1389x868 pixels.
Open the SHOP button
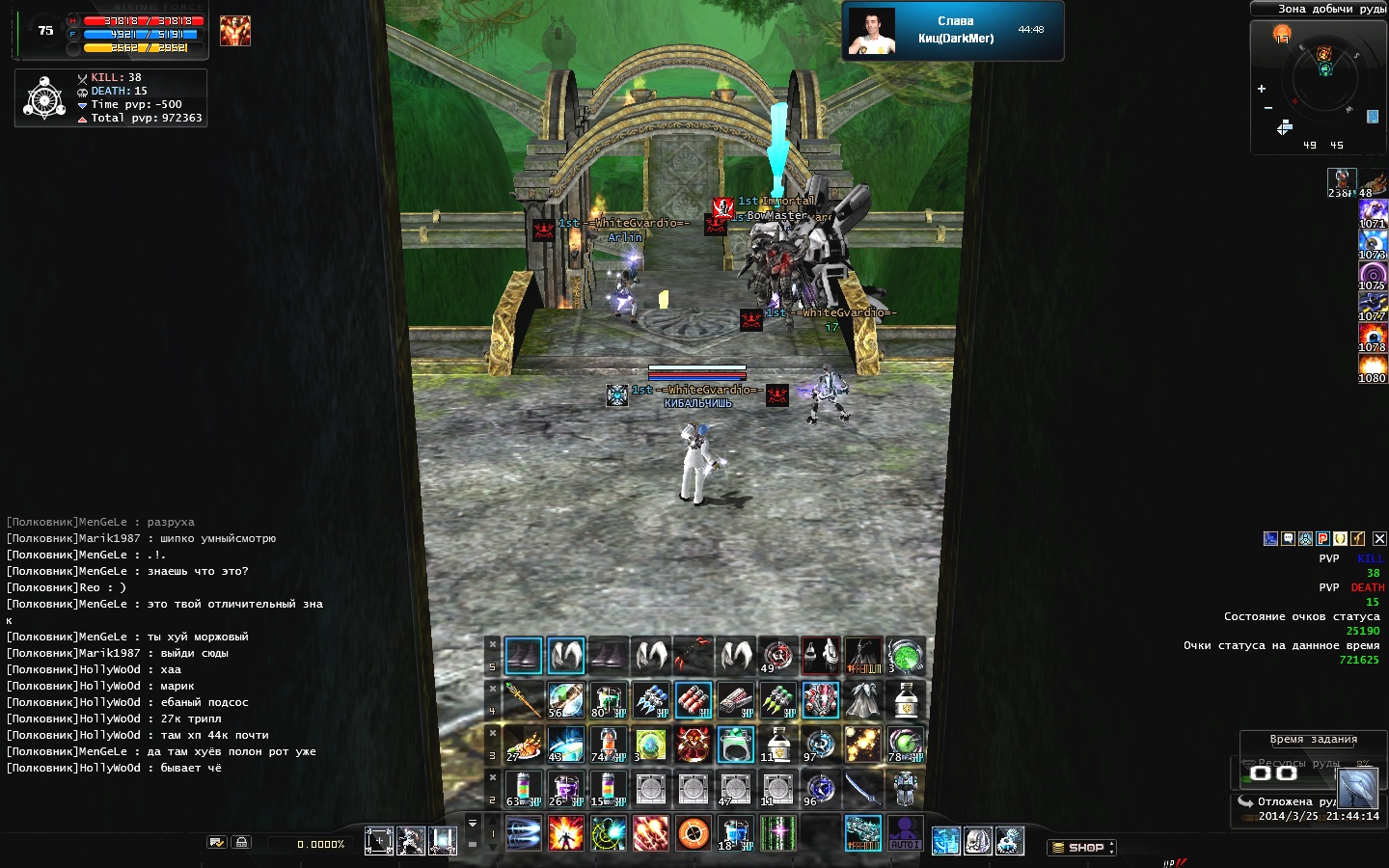point(1080,848)
